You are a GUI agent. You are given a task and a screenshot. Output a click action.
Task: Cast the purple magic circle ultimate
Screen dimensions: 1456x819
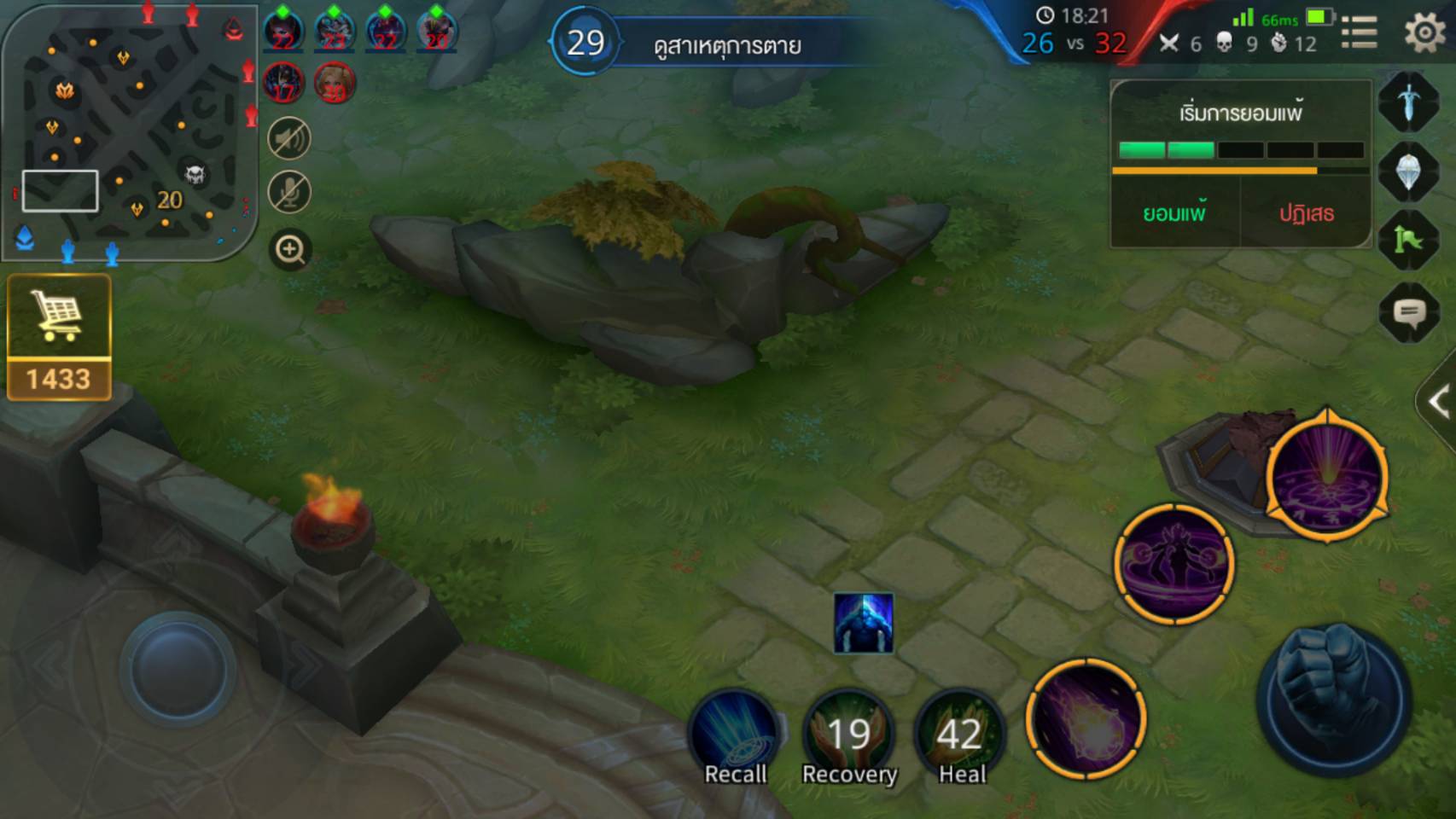1326,476
